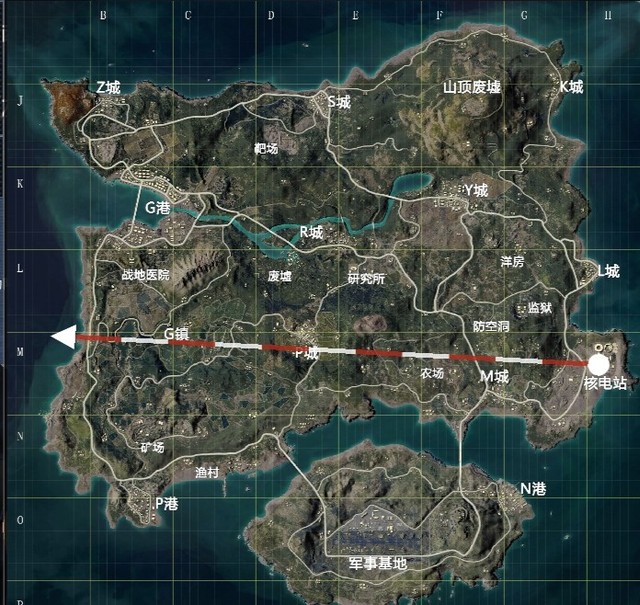The height and width of the screenshot is (605, 640).
Task: Place a marker on 研究所
Action: coord(366,279)
